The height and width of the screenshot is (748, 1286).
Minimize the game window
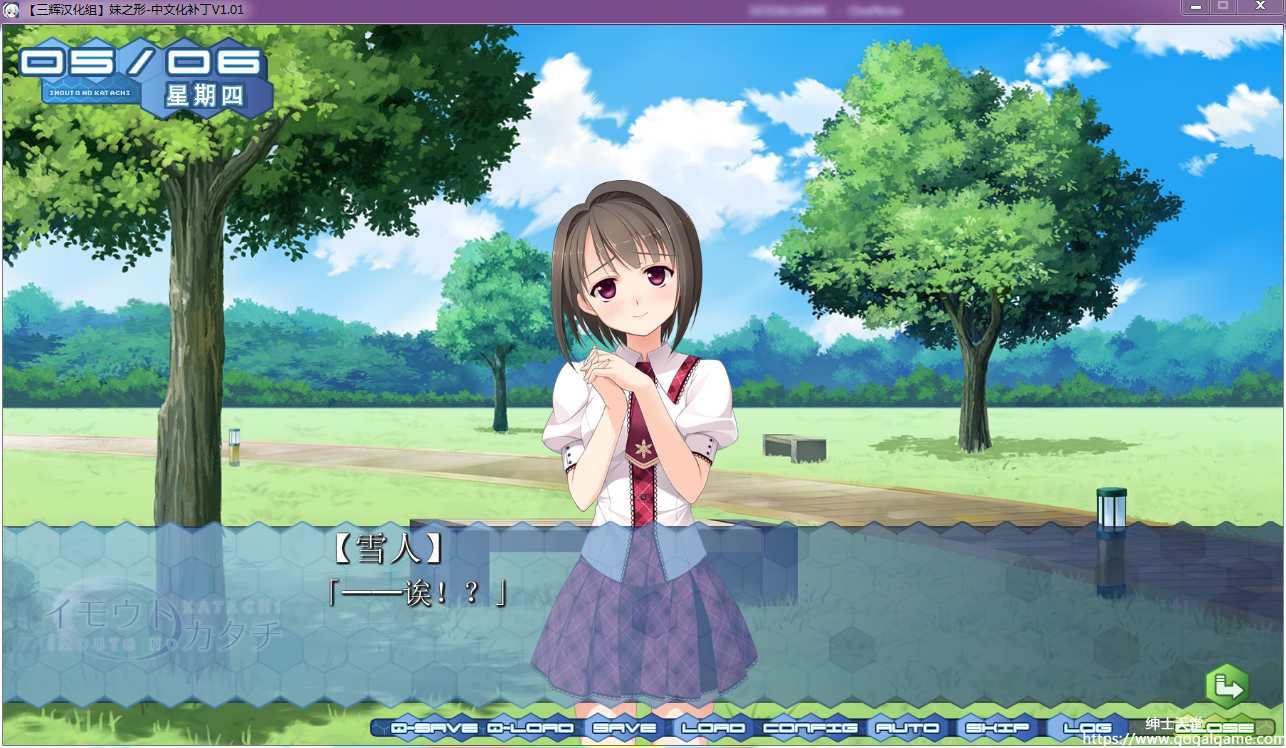[x=1194, y=7]
